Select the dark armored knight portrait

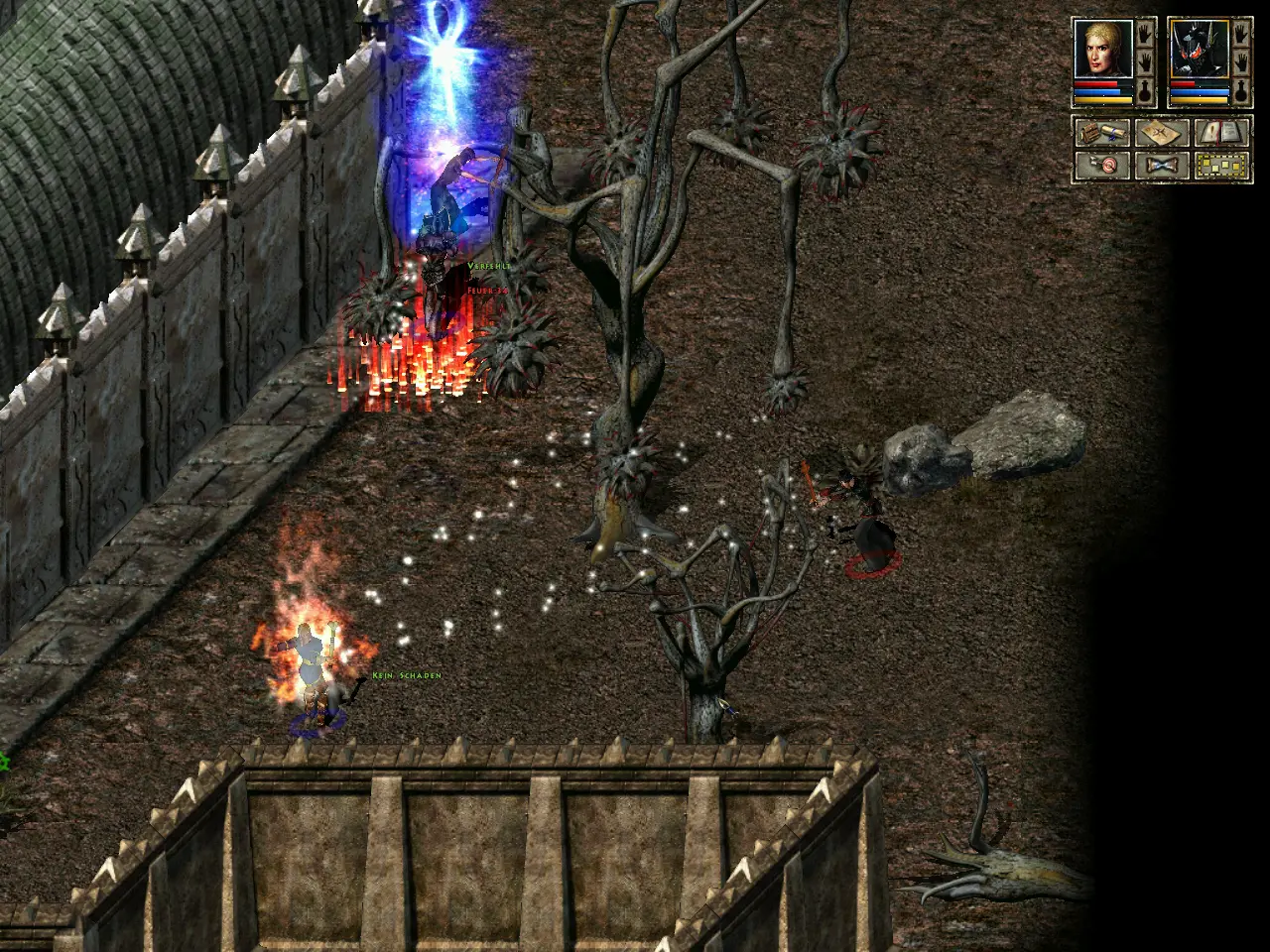click(x=1199, y=49)
